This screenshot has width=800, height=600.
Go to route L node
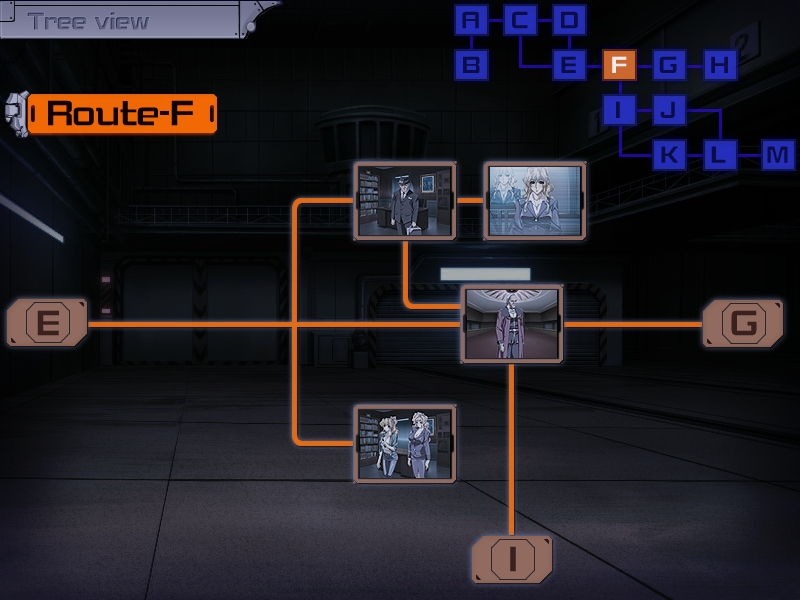click(x=718, y=155)
